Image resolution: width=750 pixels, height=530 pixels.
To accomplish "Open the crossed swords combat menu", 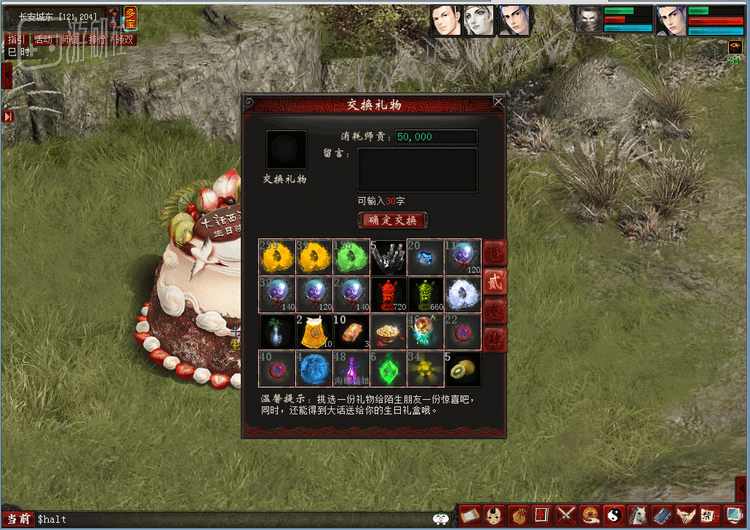I will (565, 515).
